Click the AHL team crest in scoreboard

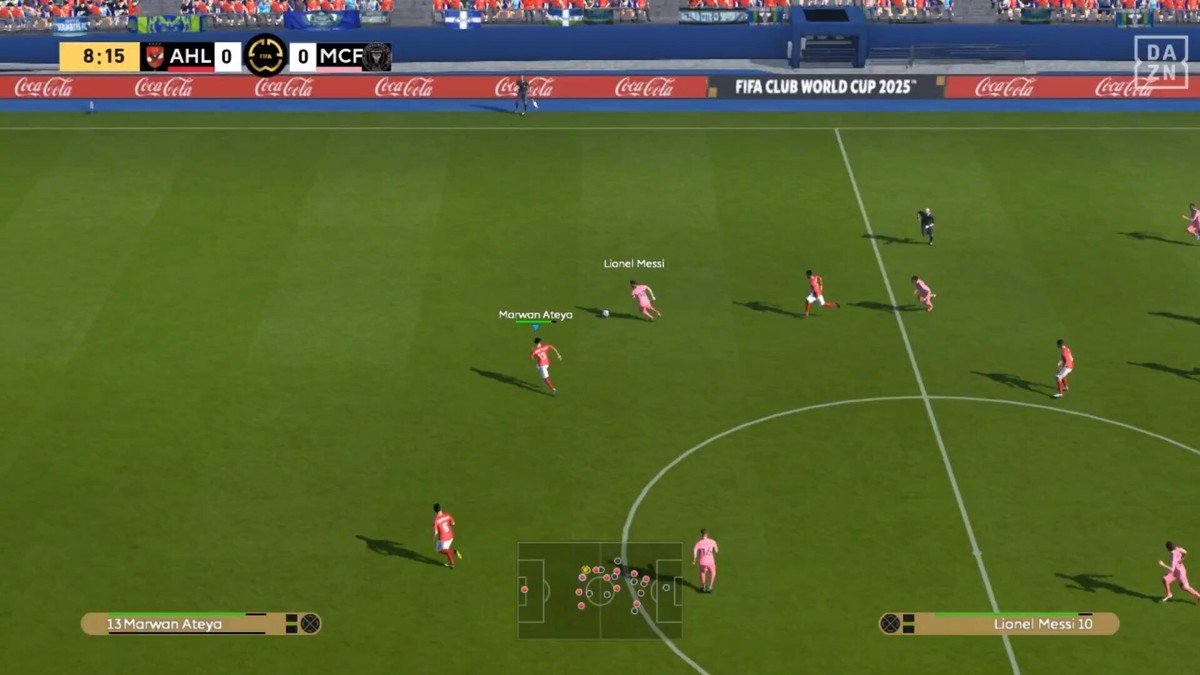154,56
